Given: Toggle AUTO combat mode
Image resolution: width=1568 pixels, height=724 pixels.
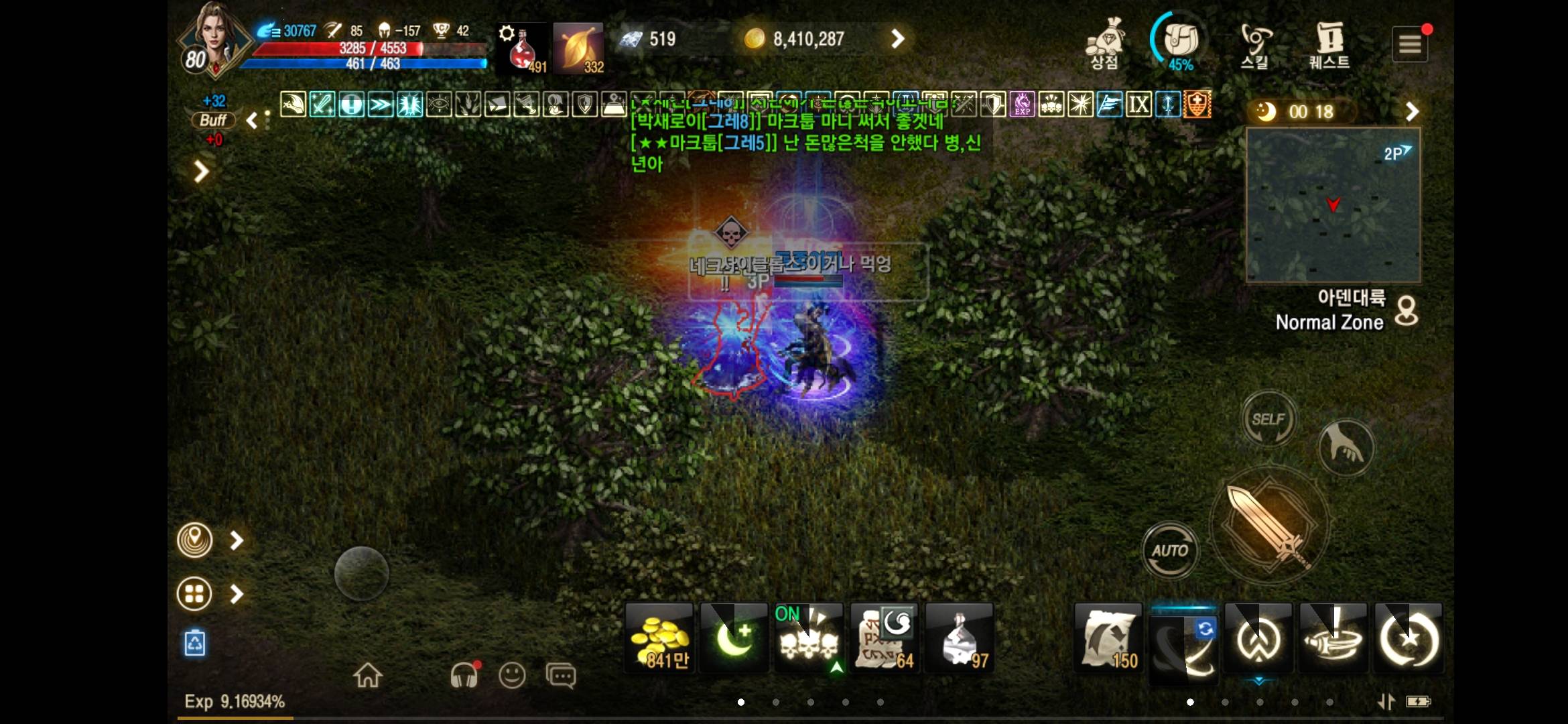Looking at the screenshot, I should click(x=1170, y=550).
